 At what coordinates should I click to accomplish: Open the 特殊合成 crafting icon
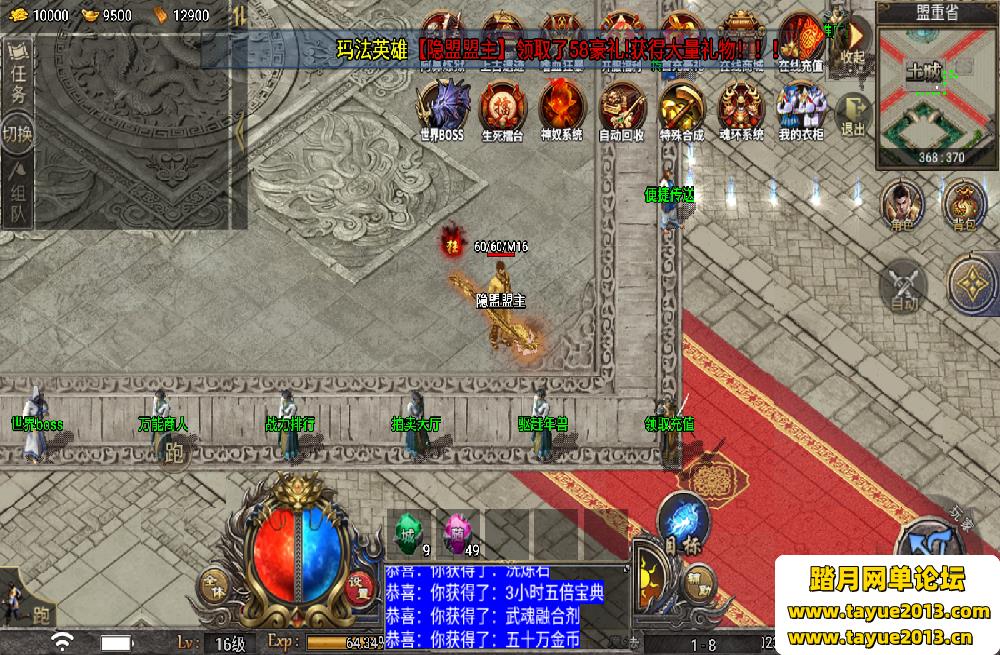coord(681,108)
